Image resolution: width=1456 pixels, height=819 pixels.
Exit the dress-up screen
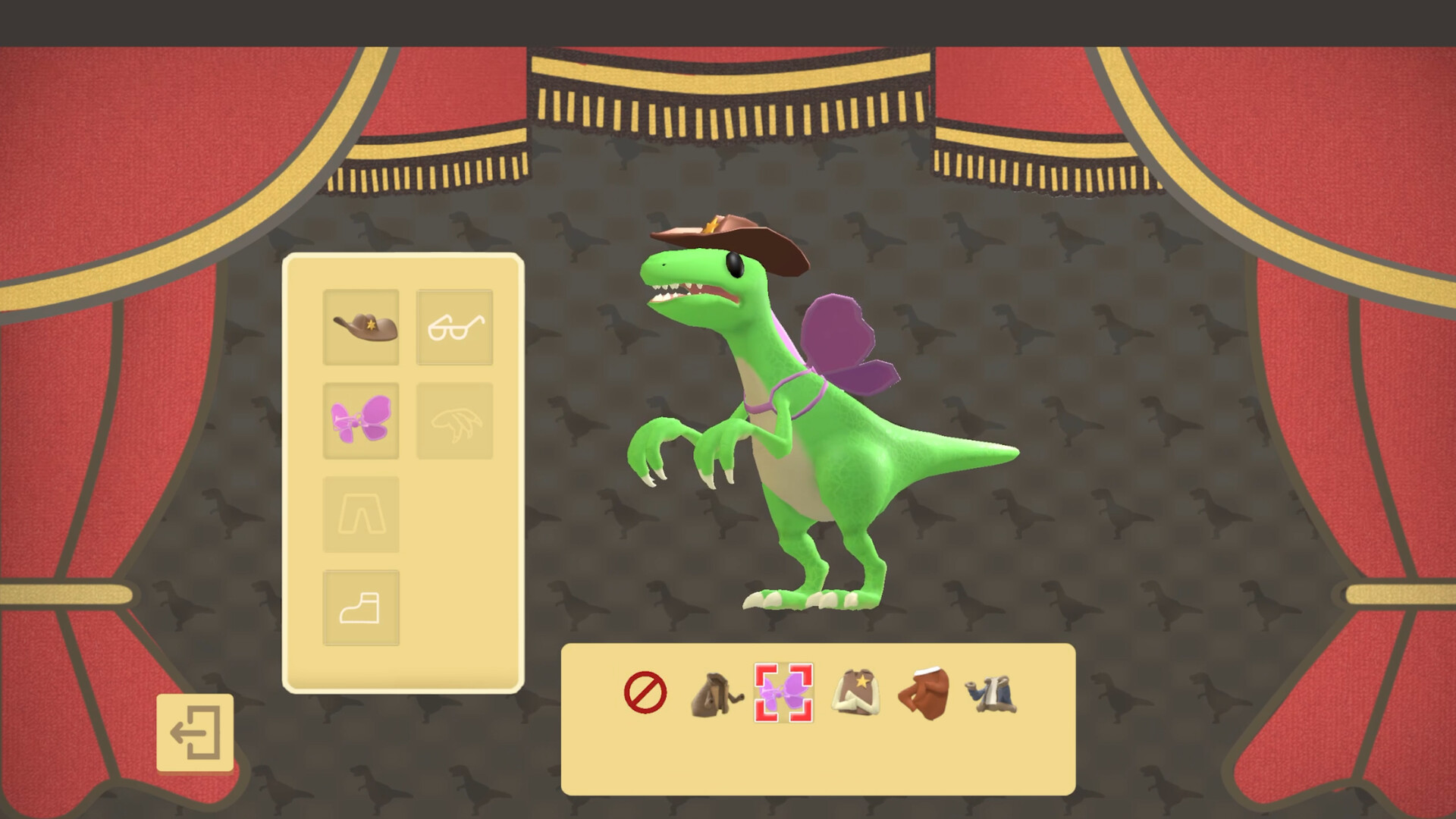[195, 733]
